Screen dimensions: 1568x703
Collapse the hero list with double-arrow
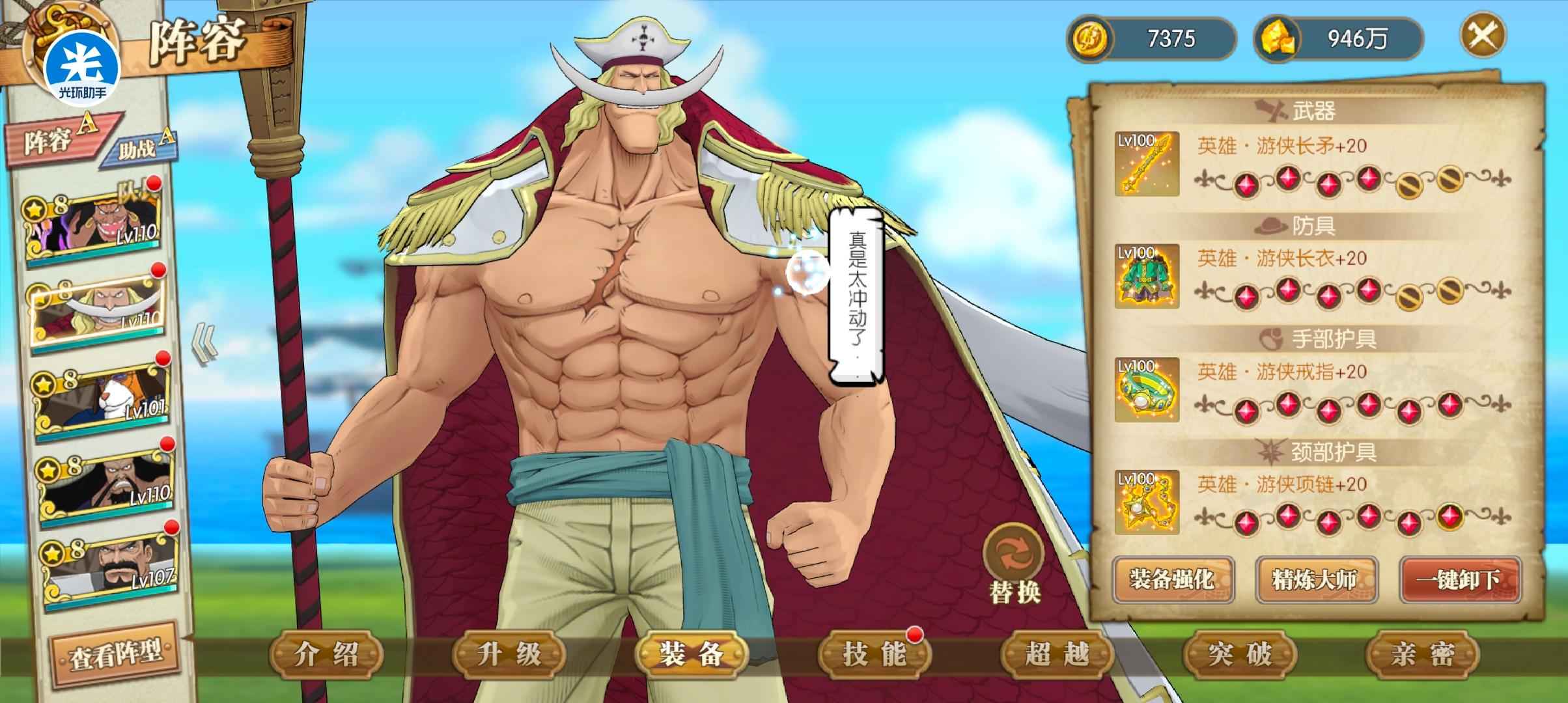[205, 345]
